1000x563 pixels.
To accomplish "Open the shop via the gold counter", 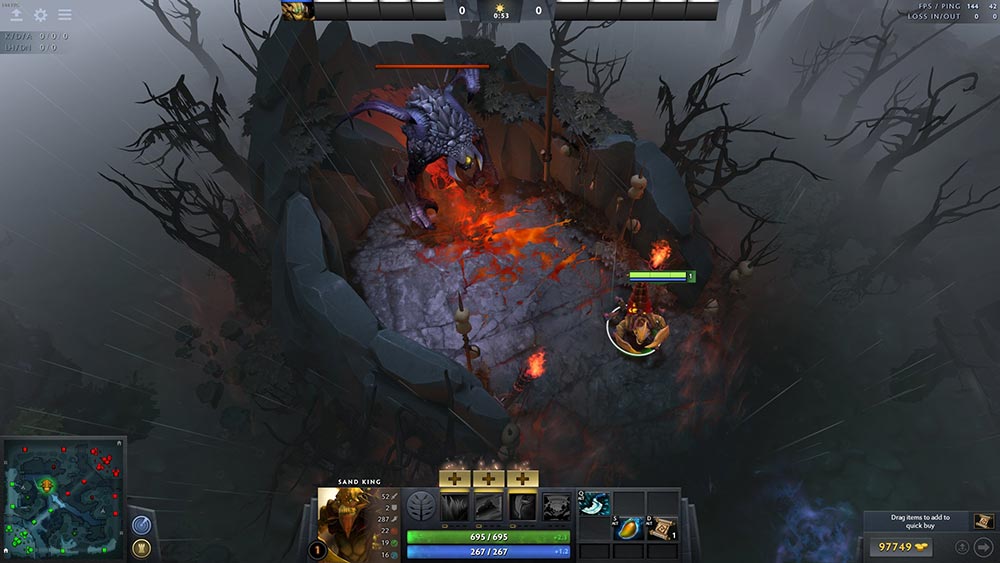I will tap(900, 547).
